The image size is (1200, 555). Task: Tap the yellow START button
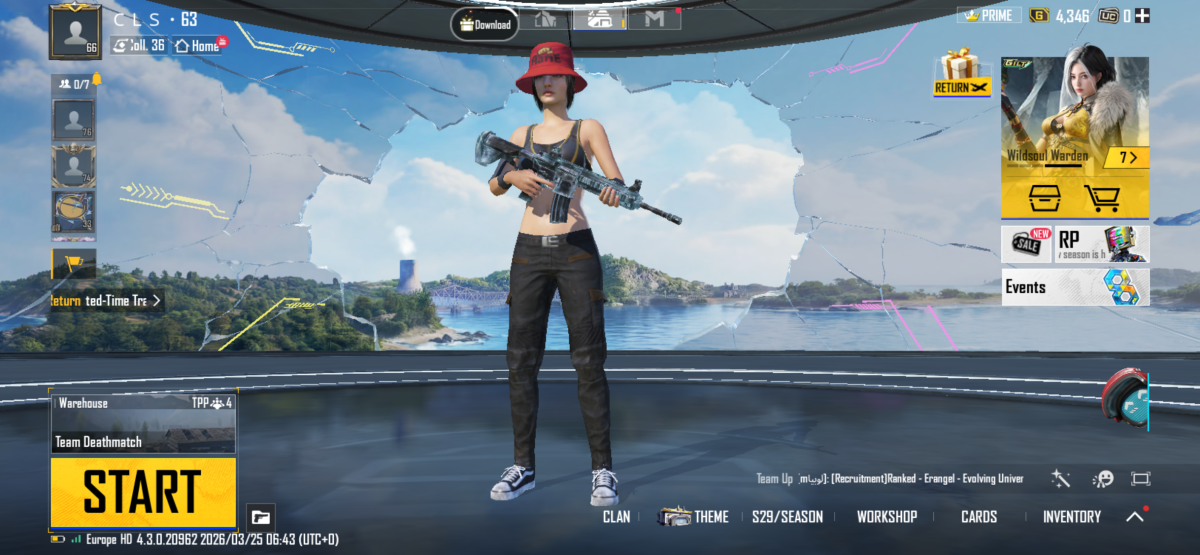point(143,492)
